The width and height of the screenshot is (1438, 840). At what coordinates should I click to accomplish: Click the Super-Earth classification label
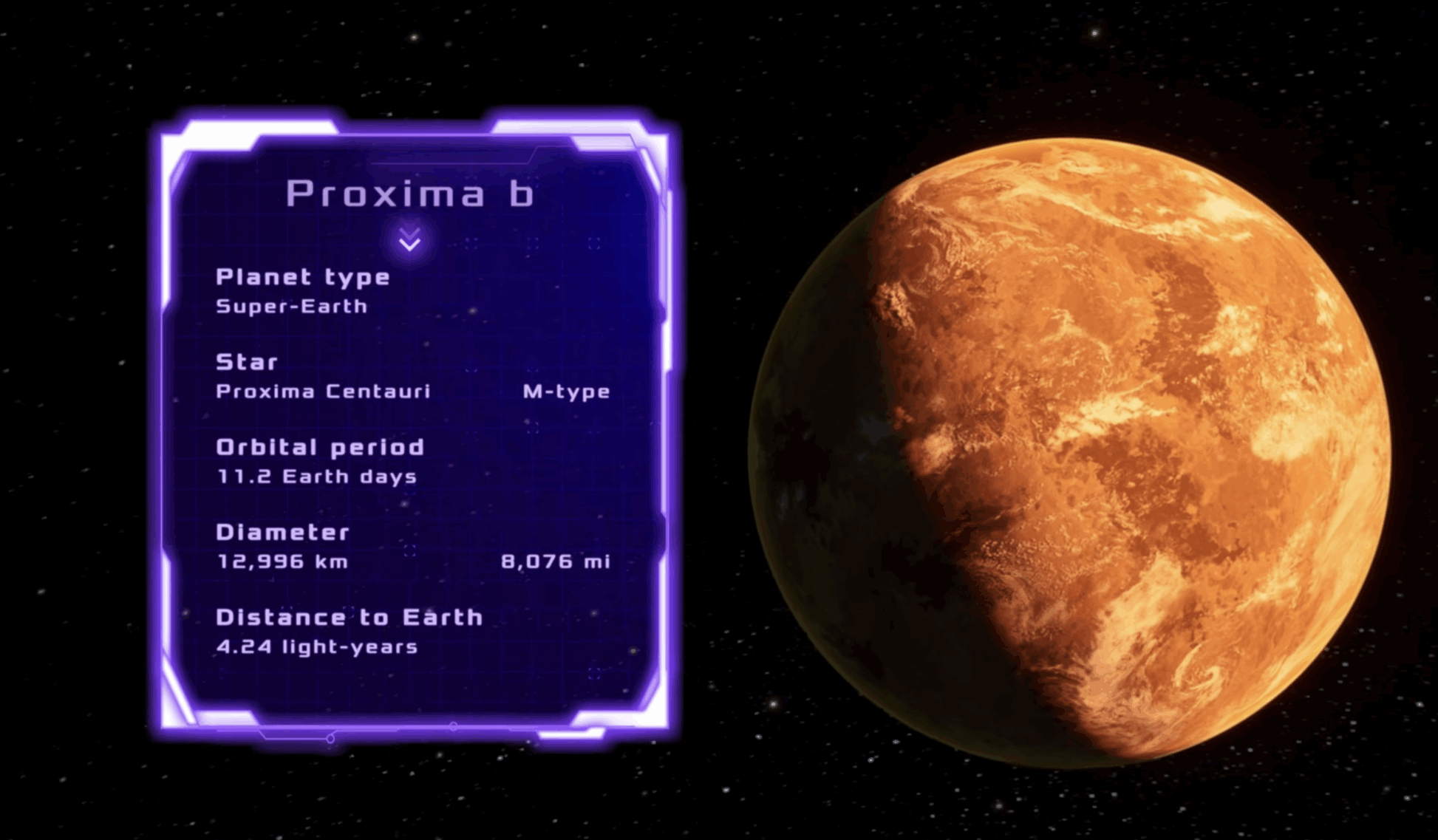[x=290, y=305]
